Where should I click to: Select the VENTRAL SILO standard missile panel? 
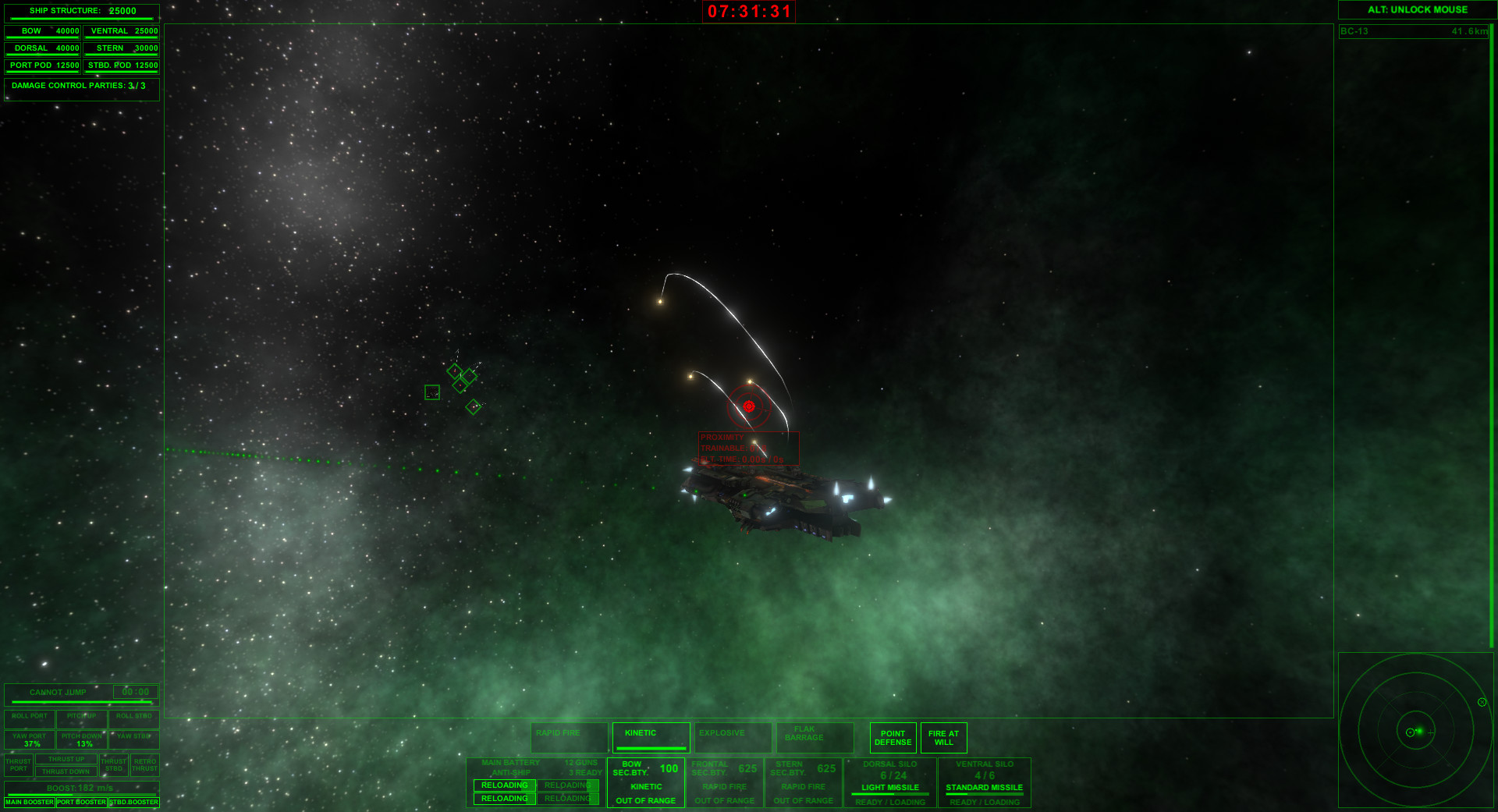pyautogui.click(x=984, y=782)
